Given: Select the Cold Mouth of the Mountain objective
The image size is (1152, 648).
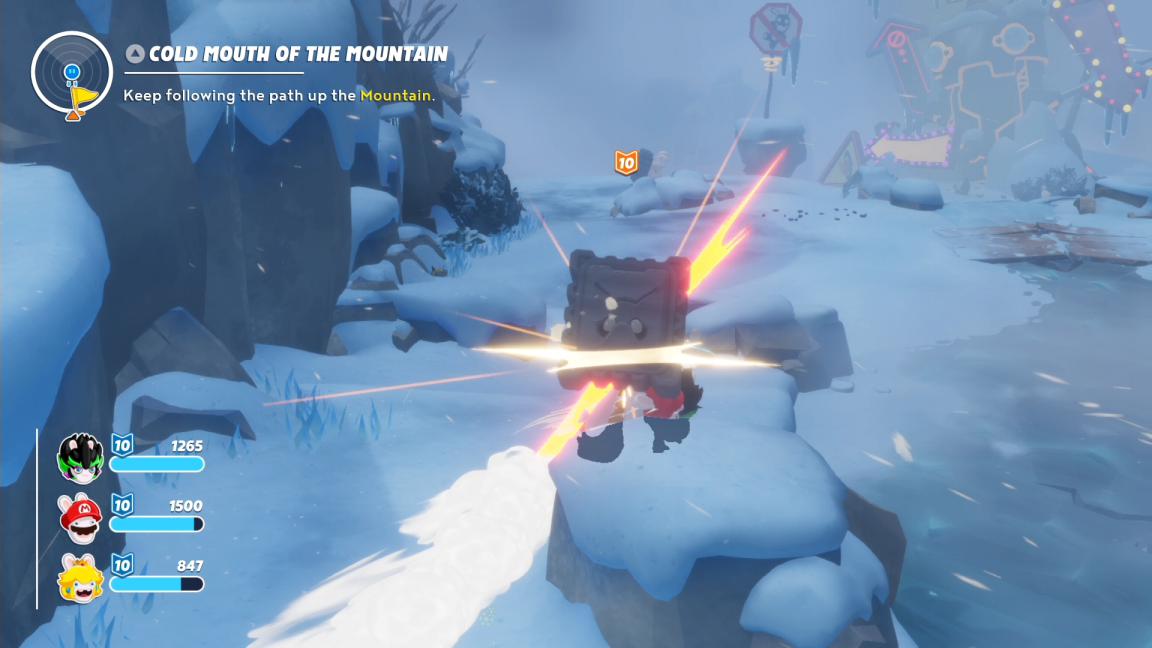Looking at the screenshot, I should tap(297, 54).
